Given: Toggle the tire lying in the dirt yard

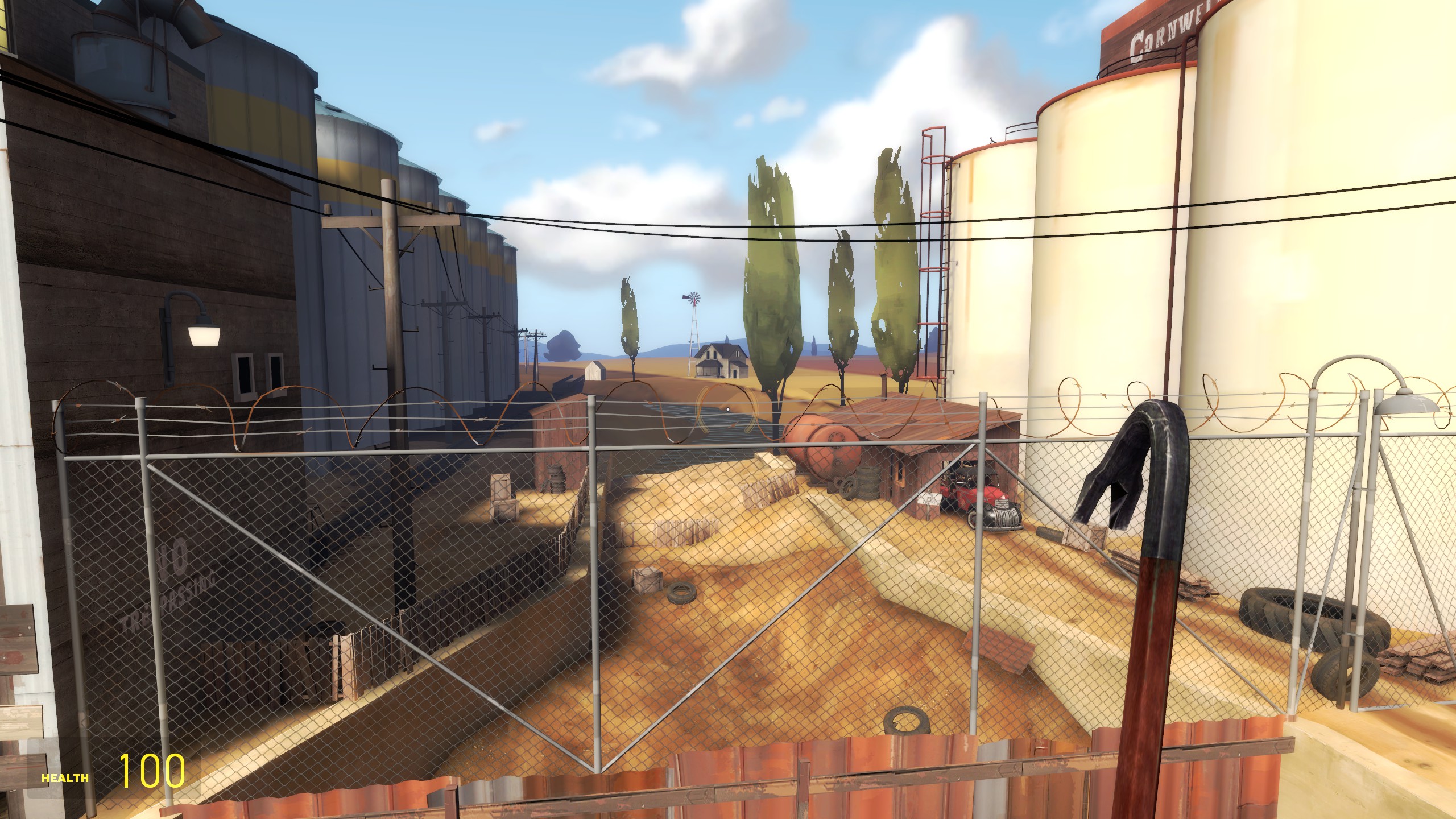Looking at the screenshot, I should click(x=680, y=594).
